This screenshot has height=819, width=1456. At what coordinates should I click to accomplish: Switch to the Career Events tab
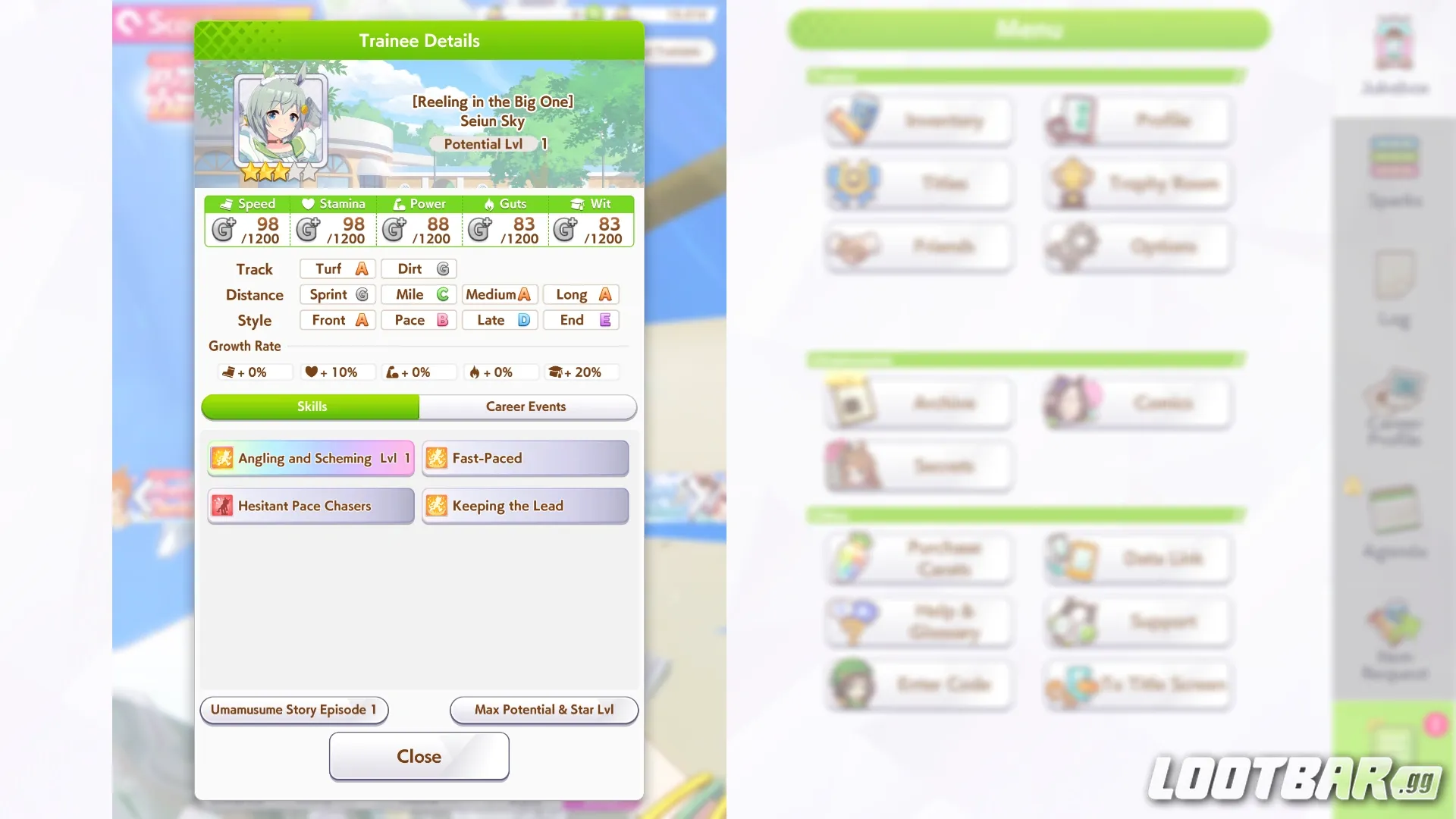(526, 406)
